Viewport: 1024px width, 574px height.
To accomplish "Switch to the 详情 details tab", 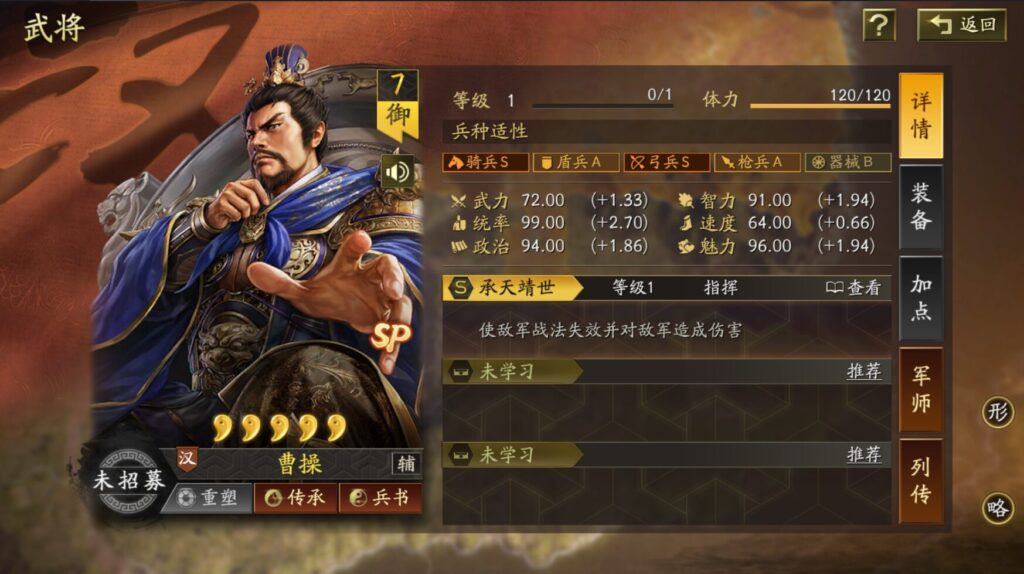I will coord(920,116).
